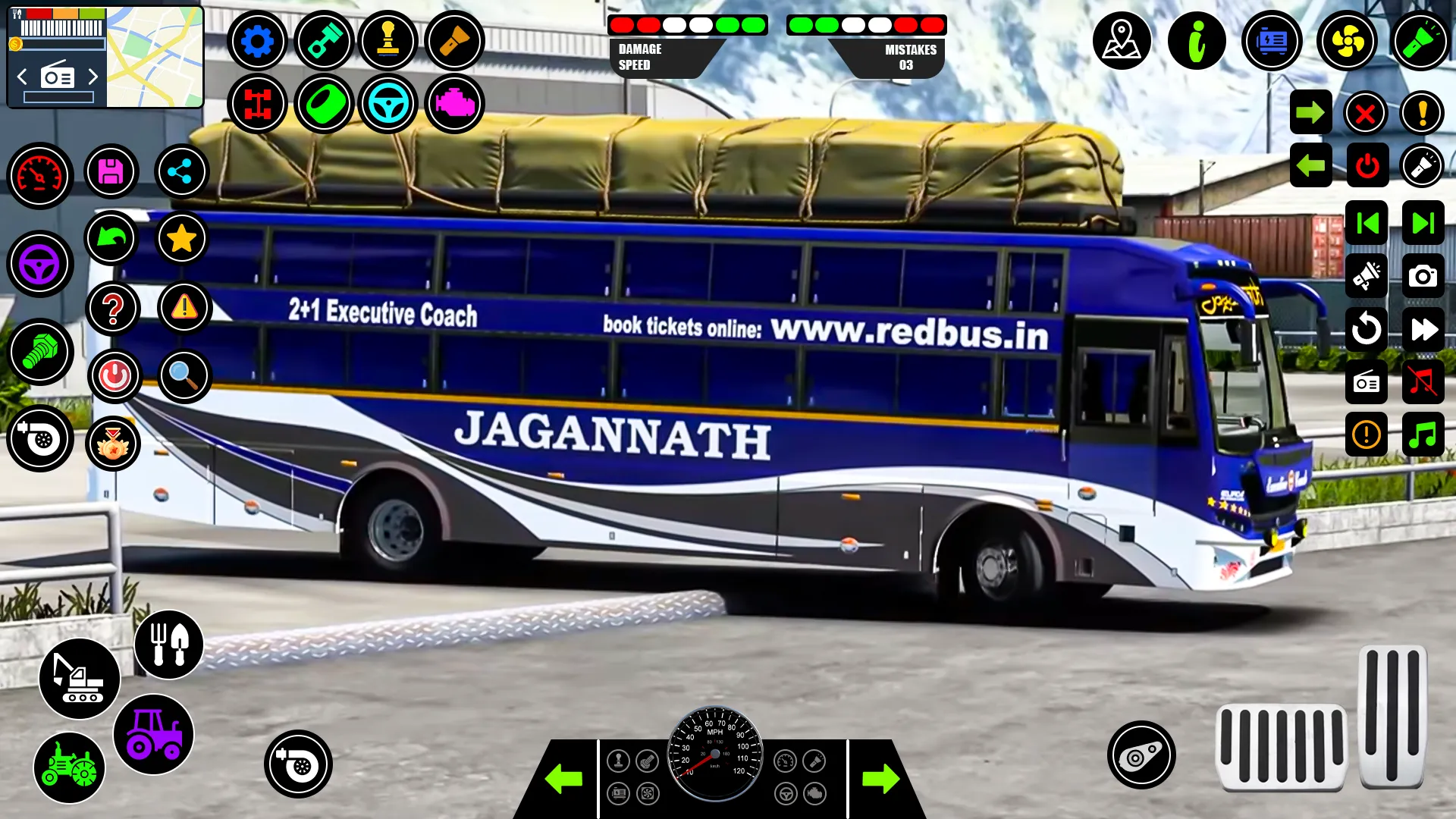Tap the map location pin icon
This screenshot has height=819, width=1456.
1122,41
